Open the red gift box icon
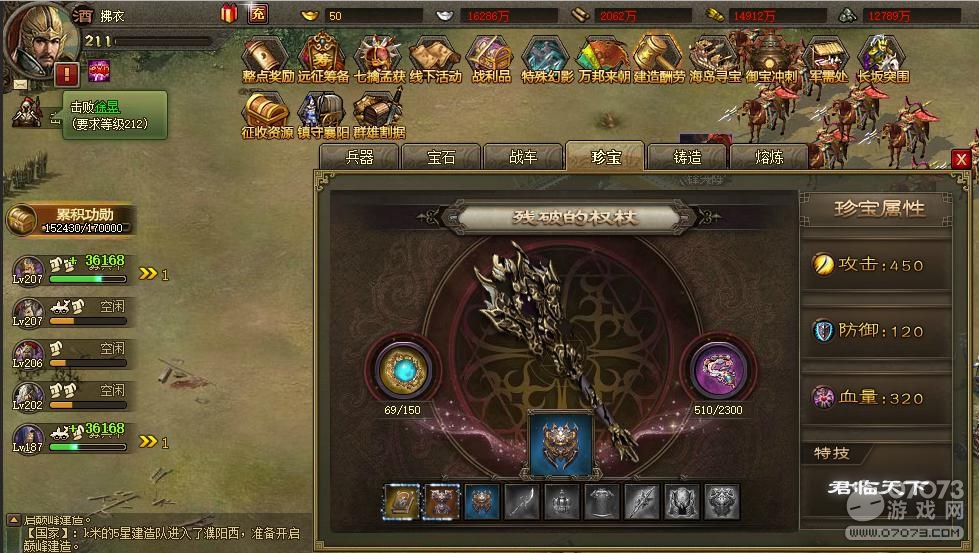979x553 pixels. (x=229, y=14)
